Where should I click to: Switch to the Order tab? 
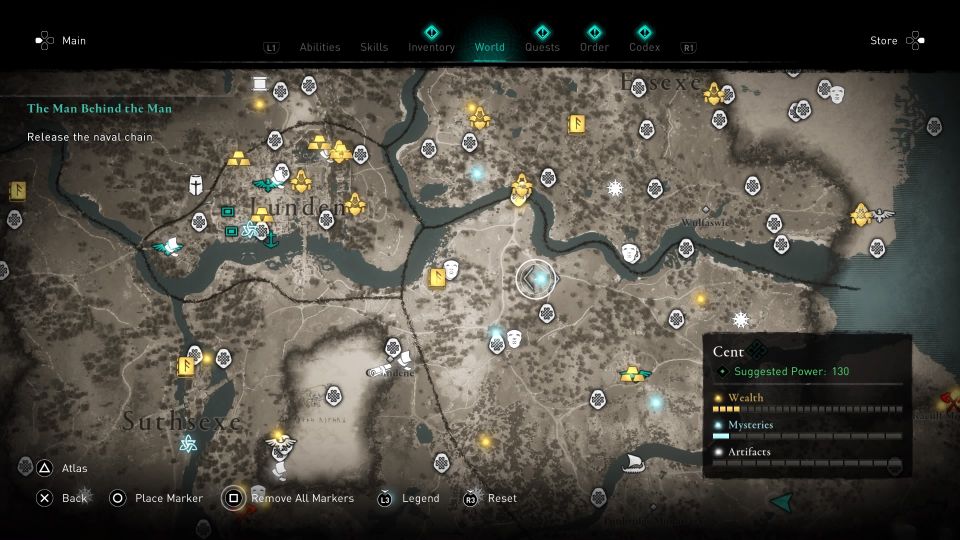coord(594,46)
